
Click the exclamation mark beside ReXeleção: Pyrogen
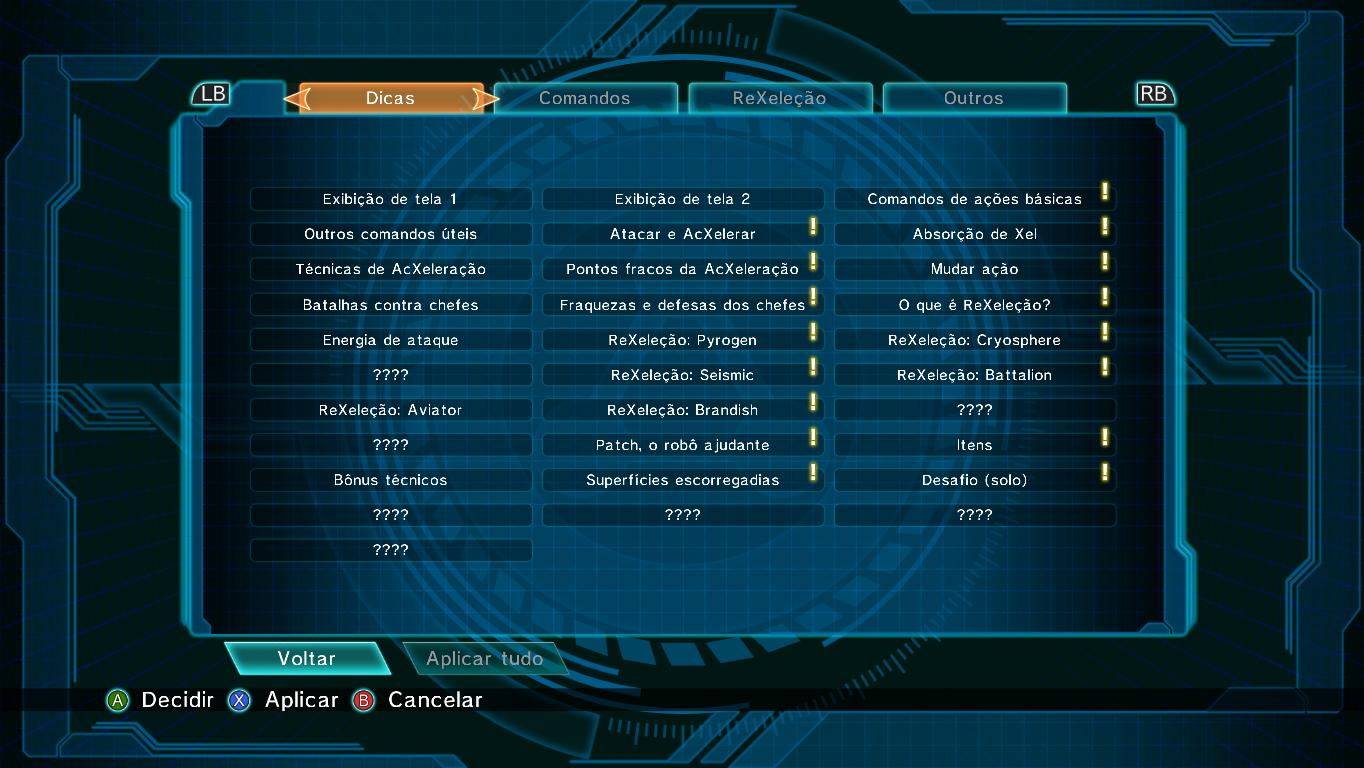click(x=813, y=332)
